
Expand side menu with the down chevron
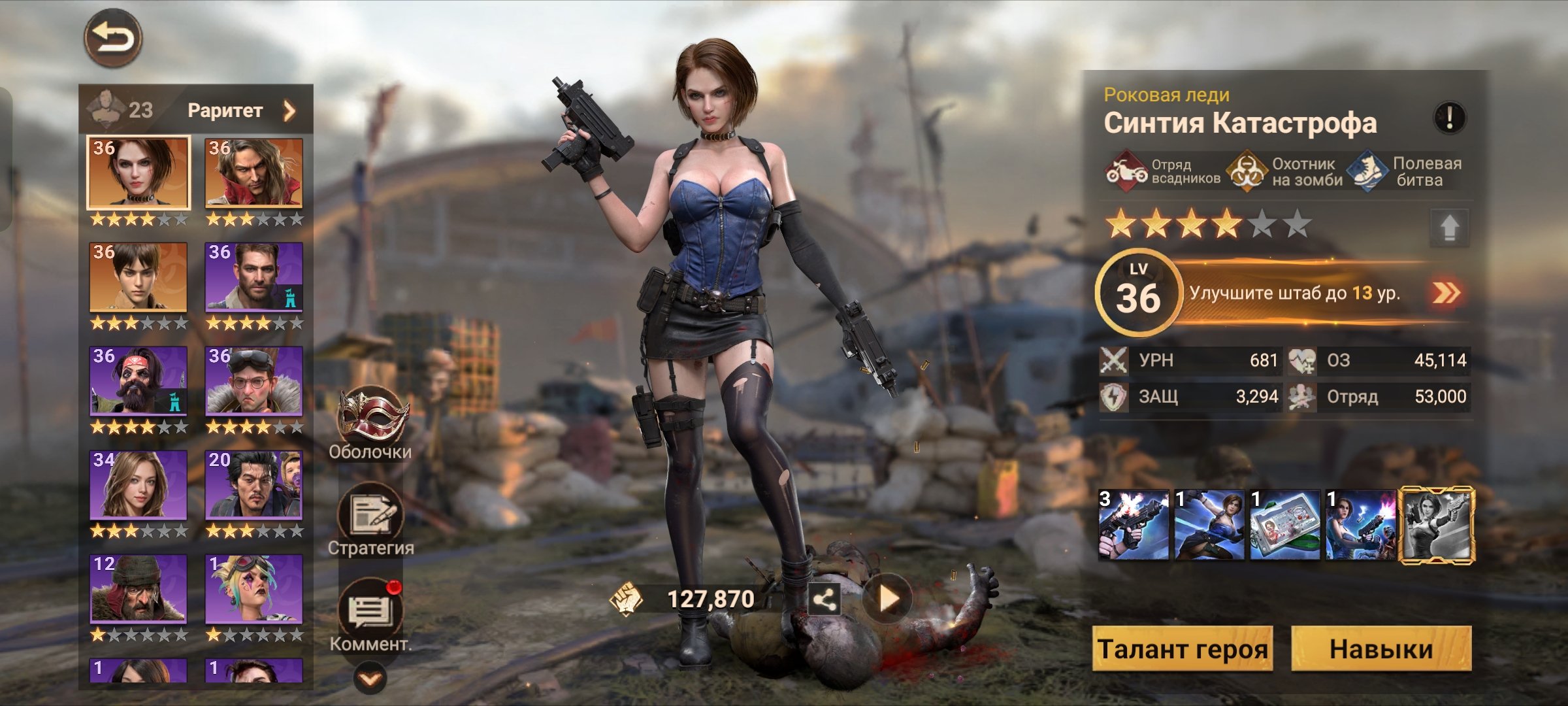[x=370, y=680]
